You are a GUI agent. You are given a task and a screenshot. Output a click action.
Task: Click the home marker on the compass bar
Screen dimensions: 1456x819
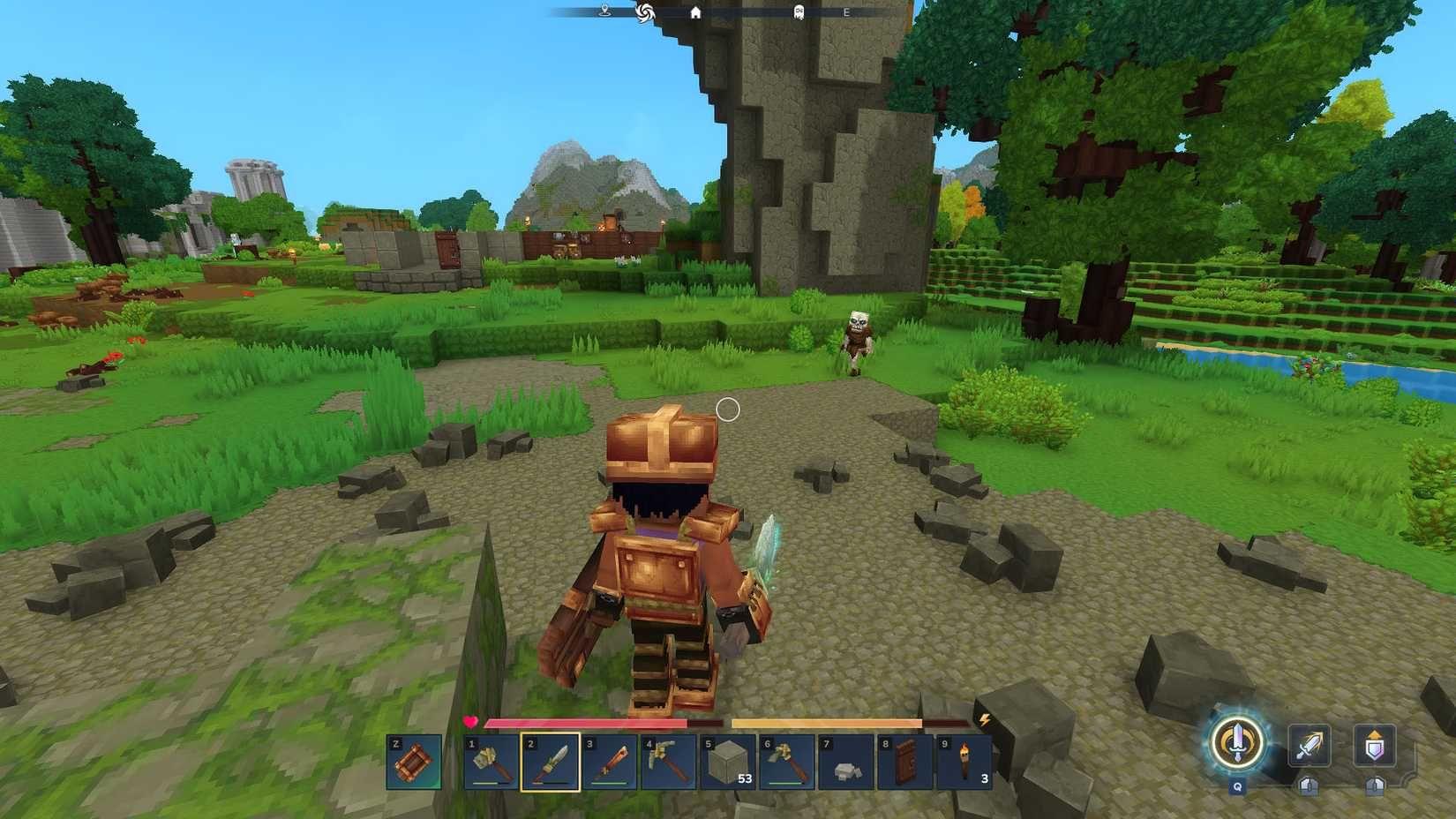[x=695, y=12]
